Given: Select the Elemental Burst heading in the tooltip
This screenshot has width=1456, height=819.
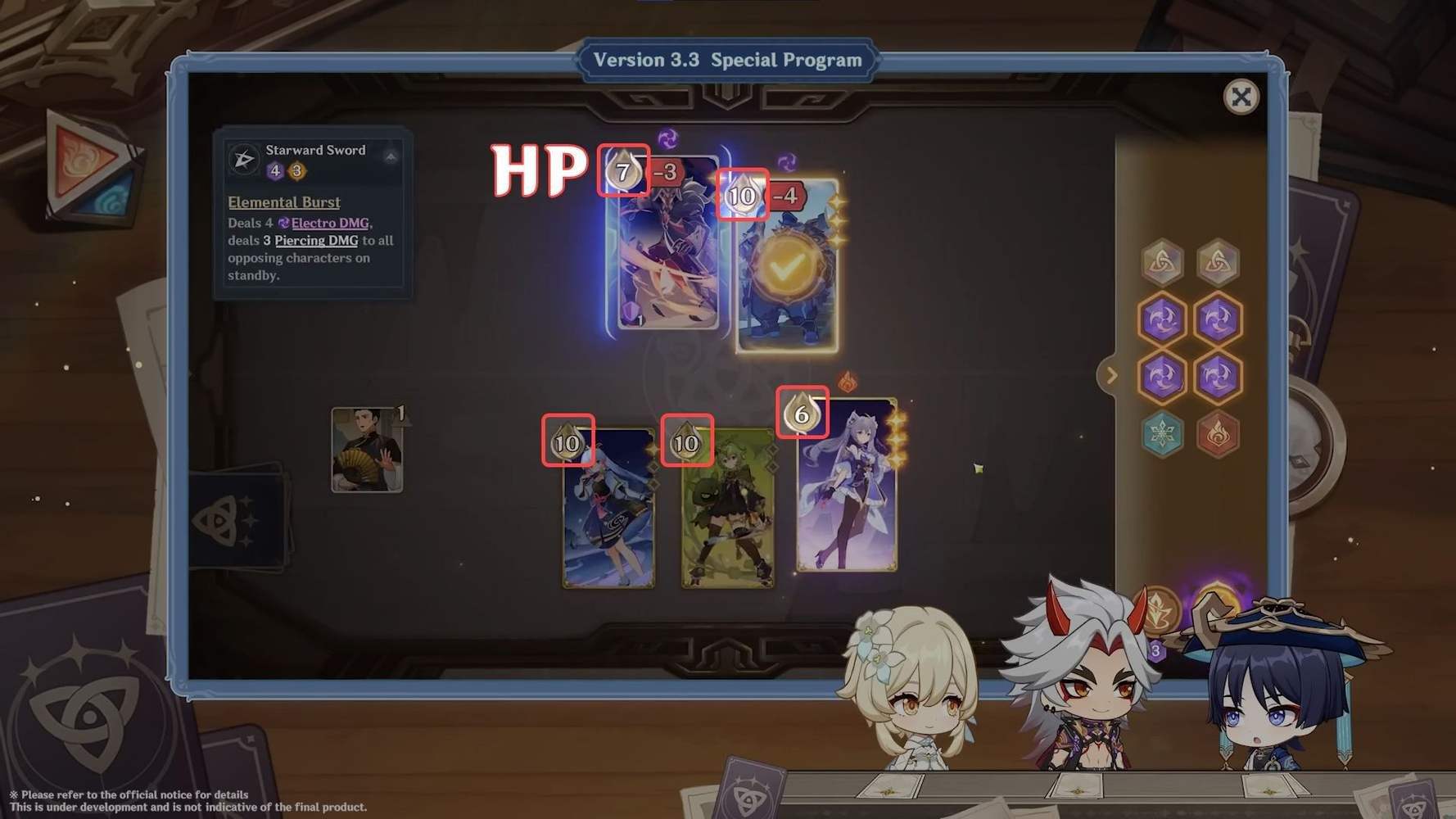Looking at the screenshot, I should pos(283,201).
